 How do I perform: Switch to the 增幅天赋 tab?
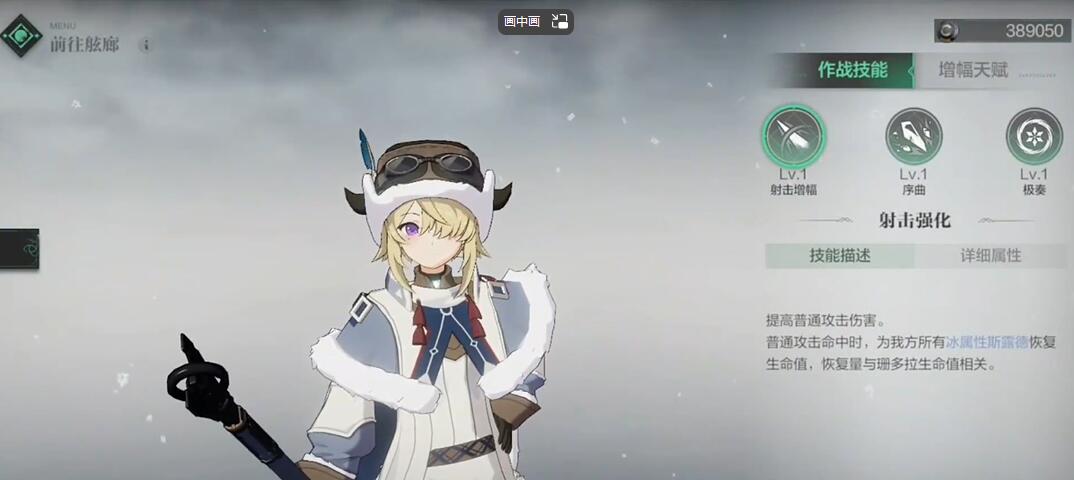973,70
